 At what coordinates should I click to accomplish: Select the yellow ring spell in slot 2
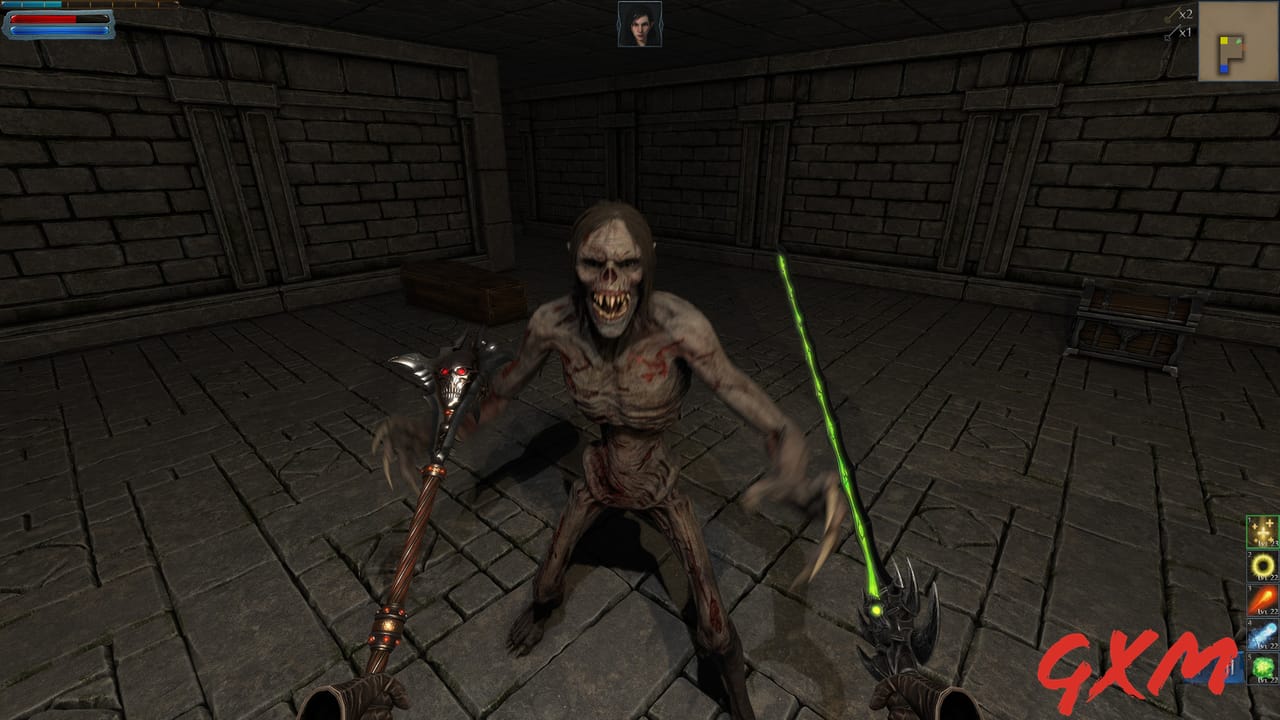tap(1264, 565)
